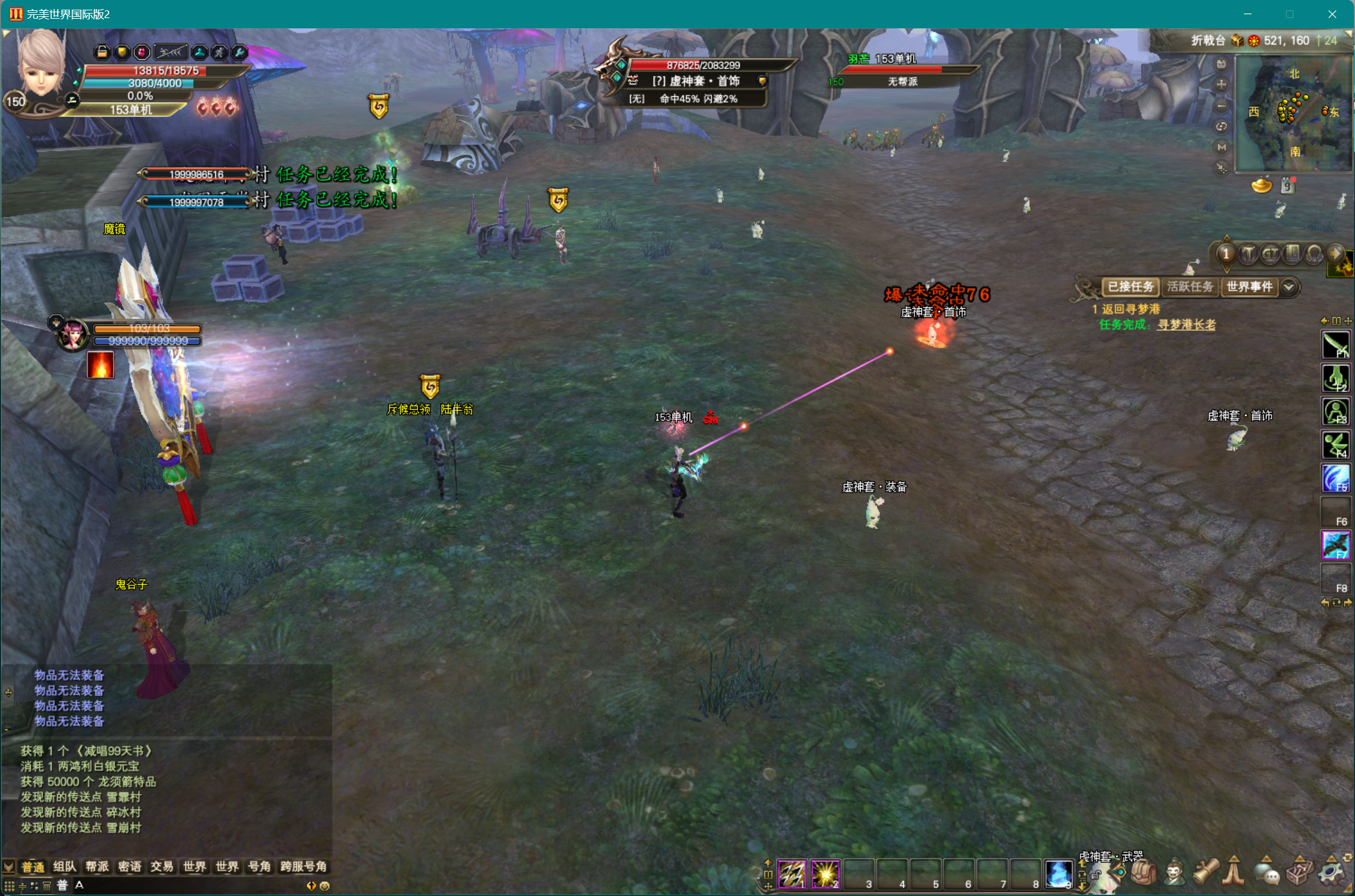Open the calendar icon below the minimap
The image size is (1355, 896).
1287,186
